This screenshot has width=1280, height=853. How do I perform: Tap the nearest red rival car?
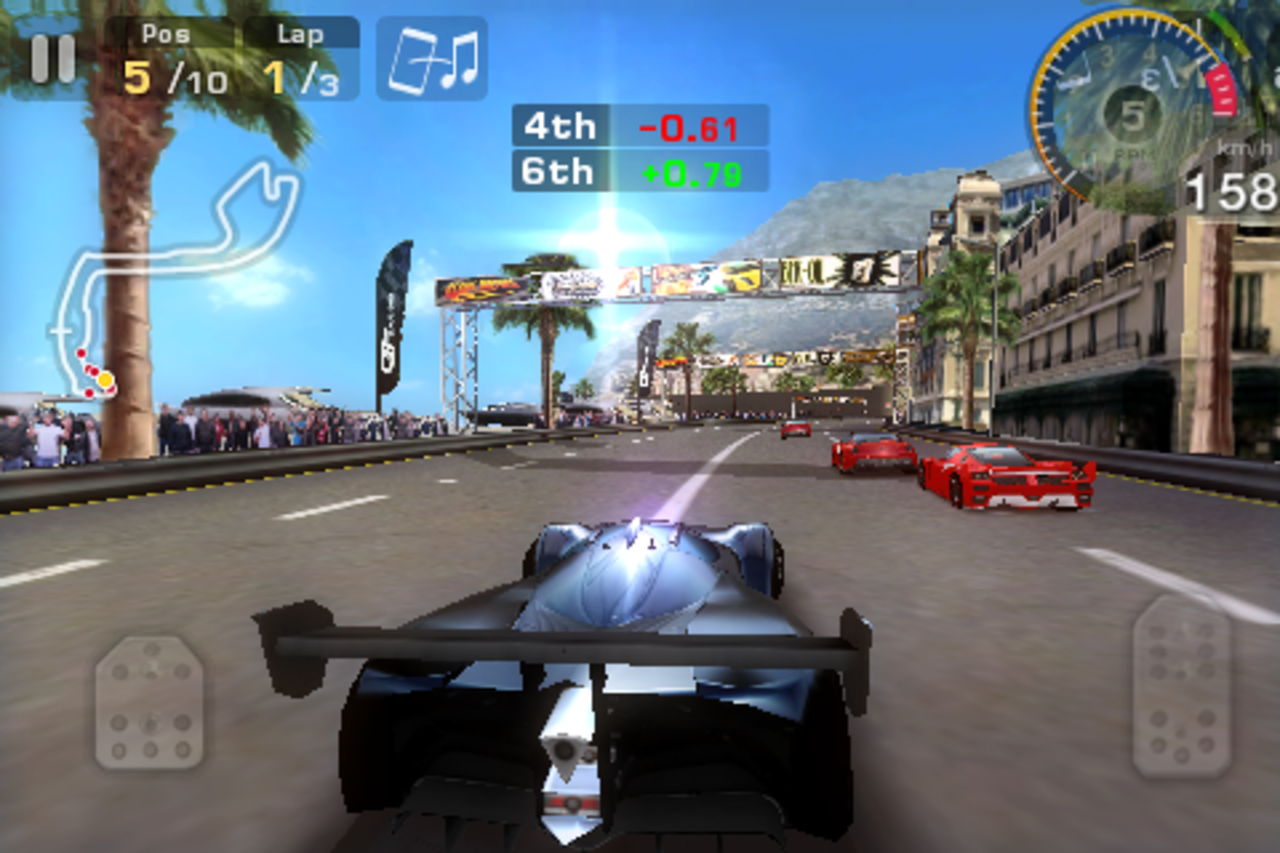[1010, 475]
